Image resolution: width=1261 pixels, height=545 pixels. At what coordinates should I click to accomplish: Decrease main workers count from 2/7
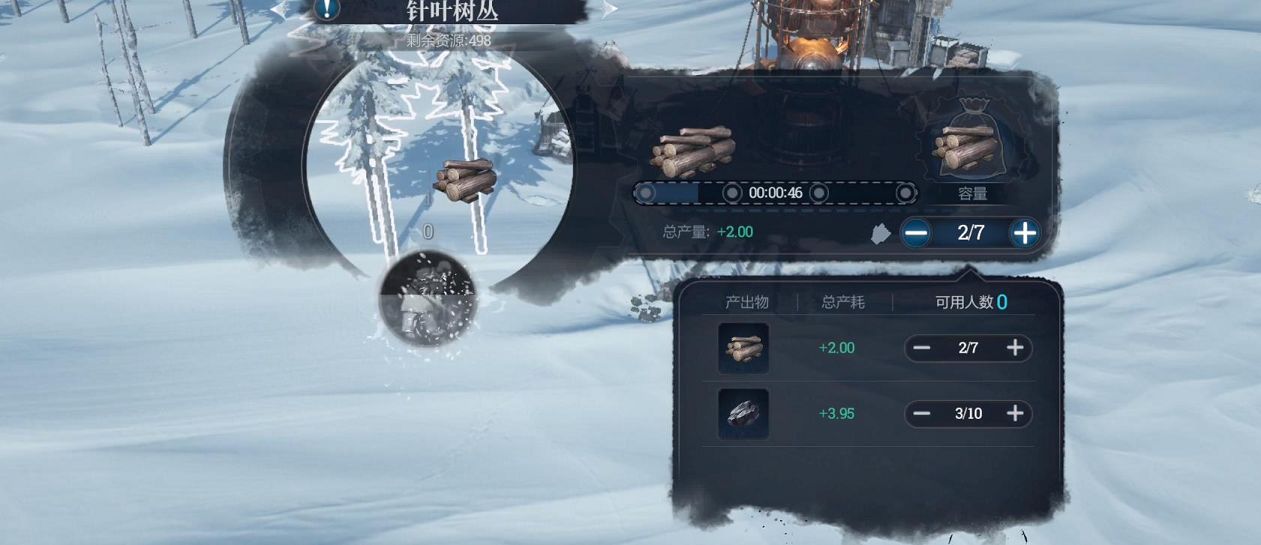pos(915,233)
